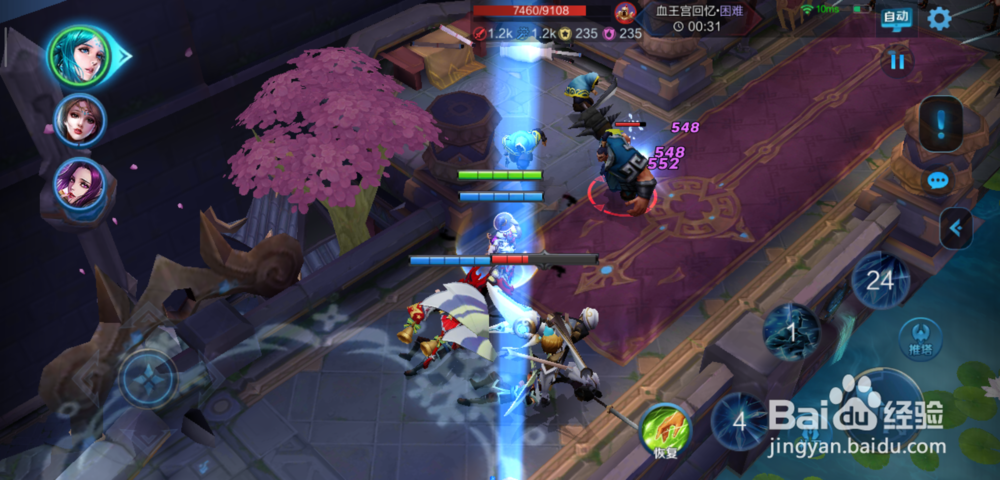Pause the battle
This screenshot has height=480, width=1000.
pos(898,62)
